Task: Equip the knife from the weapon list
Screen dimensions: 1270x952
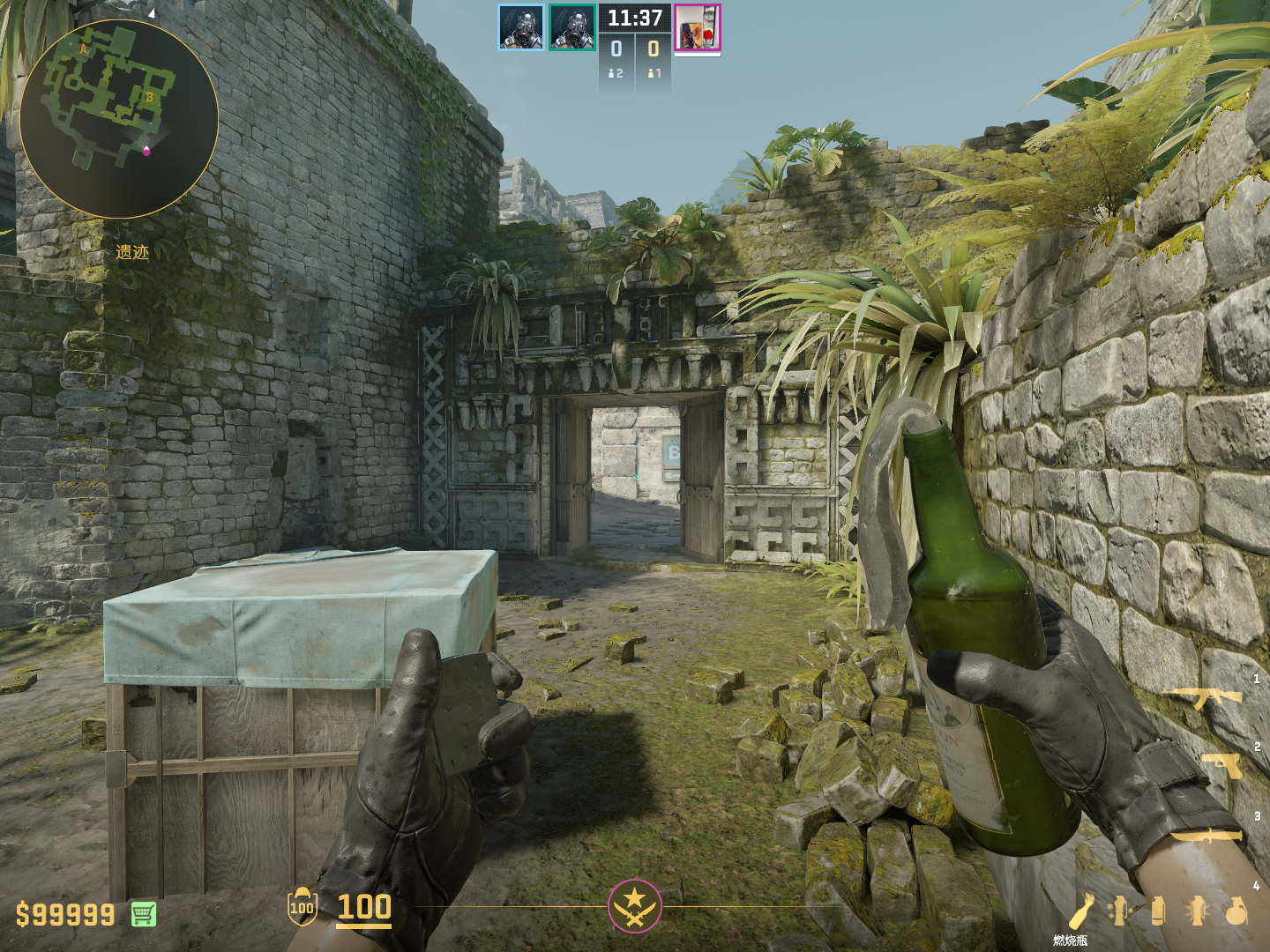Action: point(1206,835)
